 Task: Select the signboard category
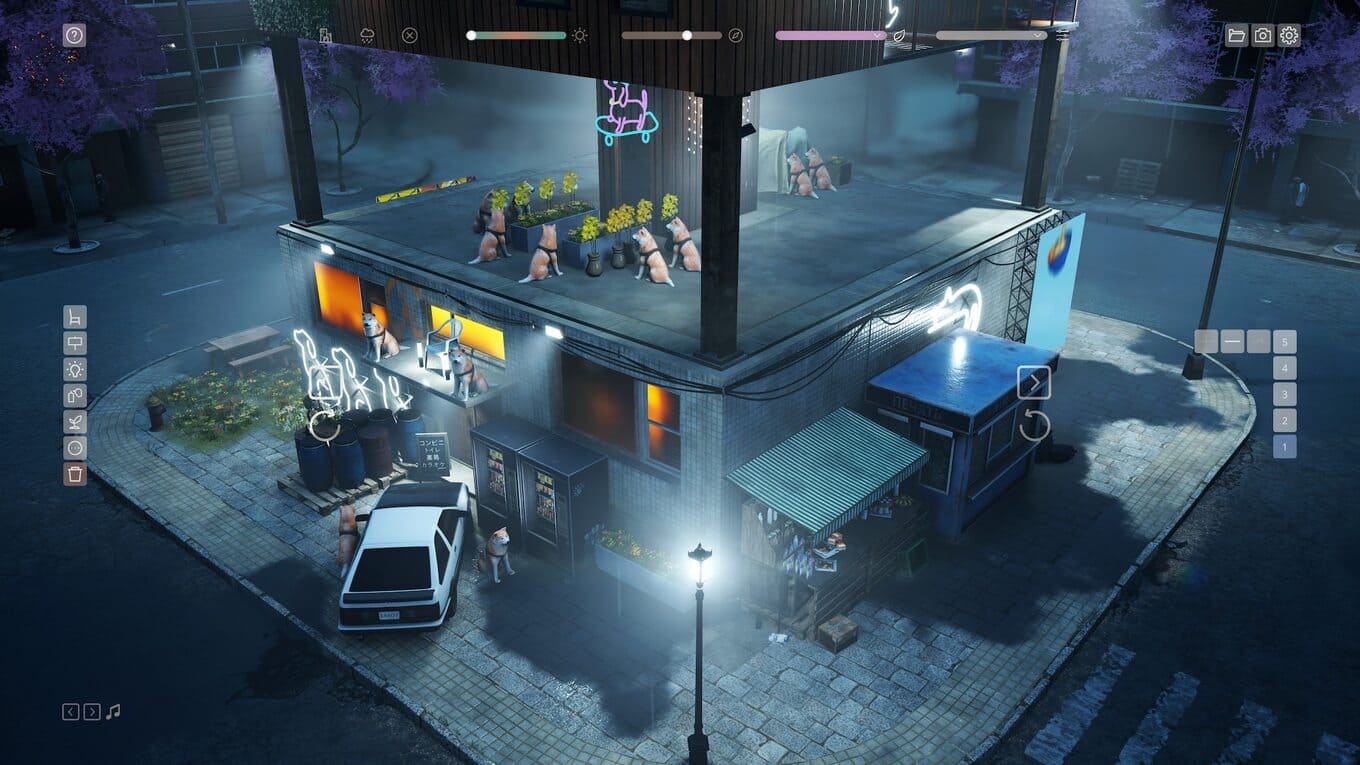(x=75, y=343)
